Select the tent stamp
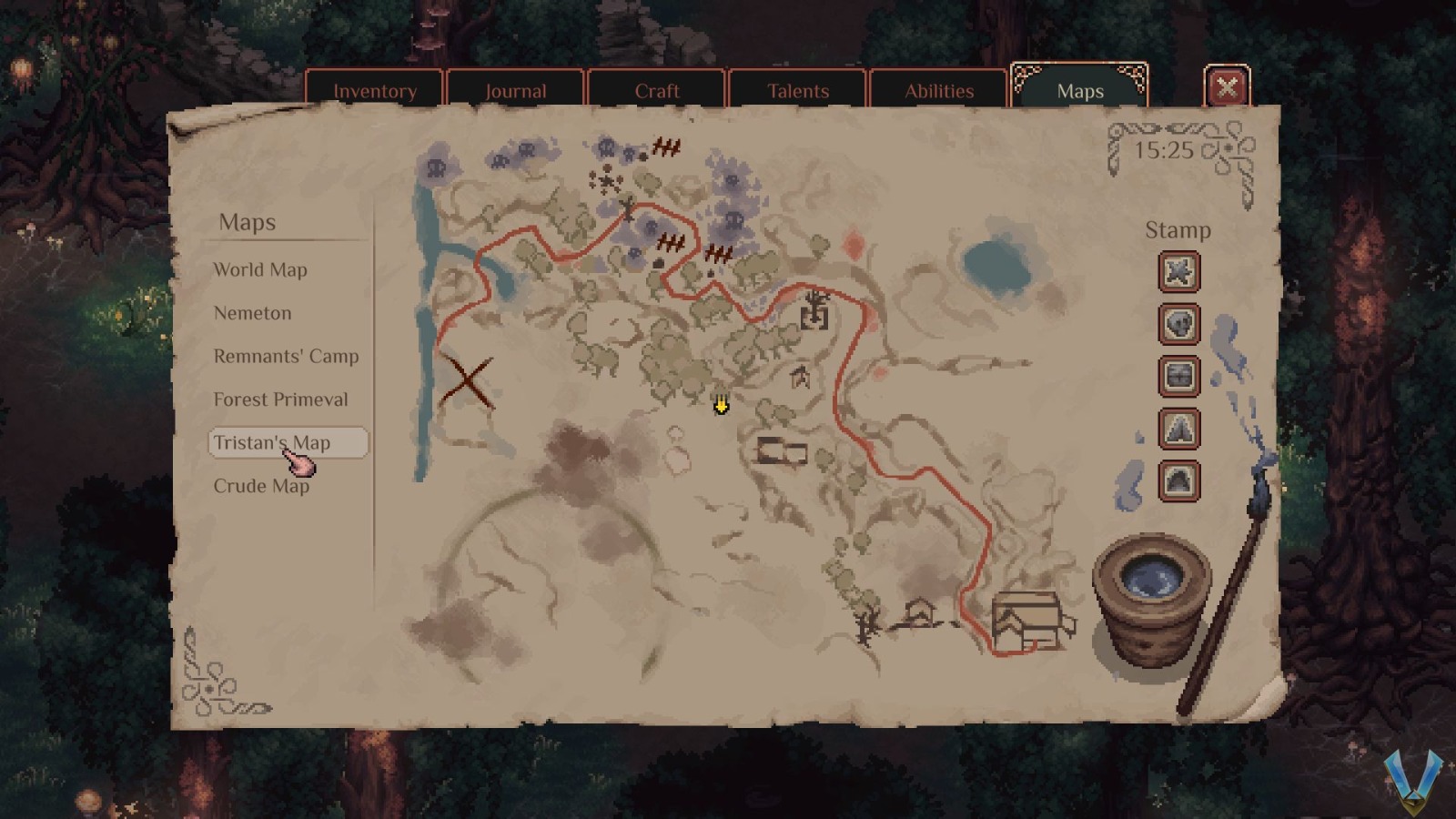This screenshot has height=819, width=1456. (x=1178, y=429)
